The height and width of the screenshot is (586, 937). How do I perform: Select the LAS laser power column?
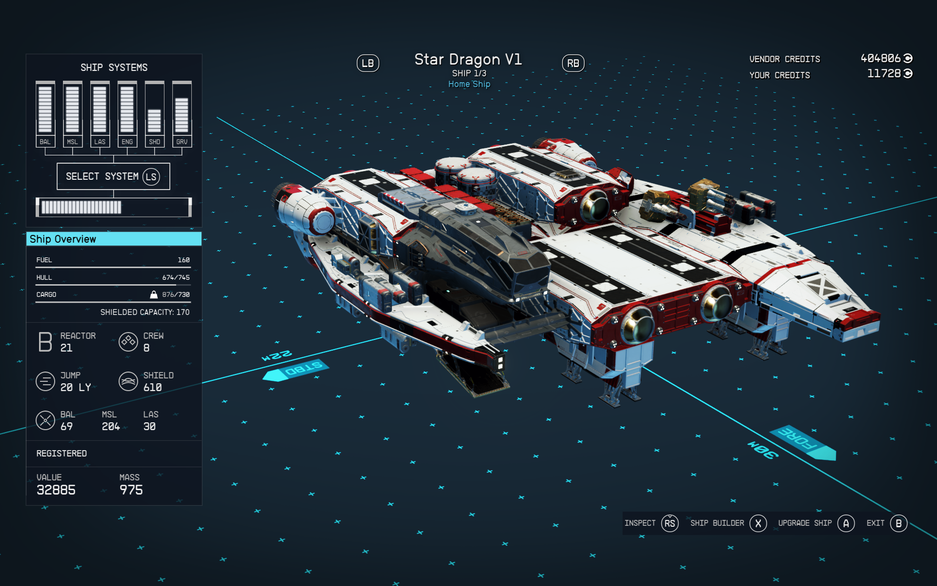(x=99, y=115)
